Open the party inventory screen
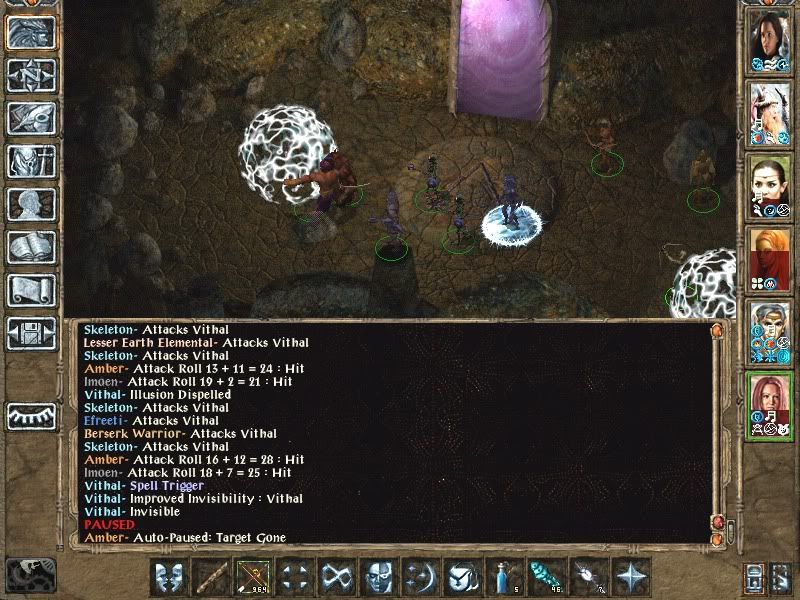 tap(31, 161)
